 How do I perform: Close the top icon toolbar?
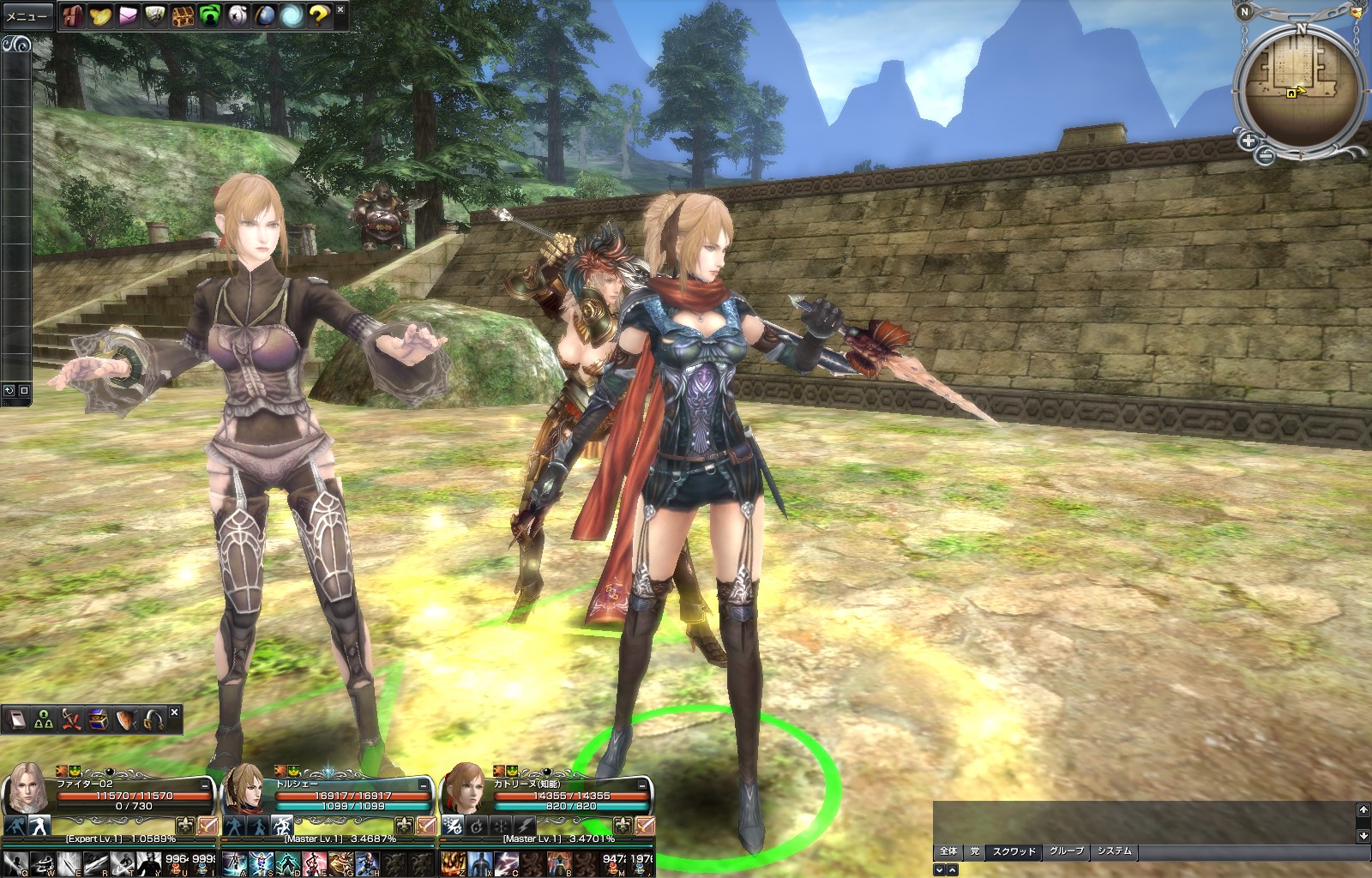coord(340,9)
